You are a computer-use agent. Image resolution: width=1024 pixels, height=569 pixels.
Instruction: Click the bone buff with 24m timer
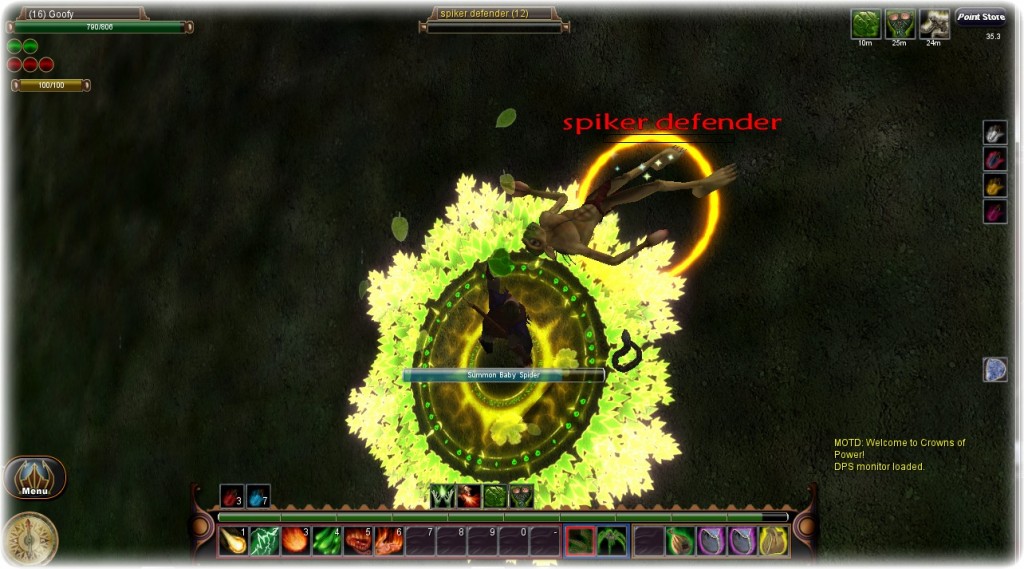934,24
